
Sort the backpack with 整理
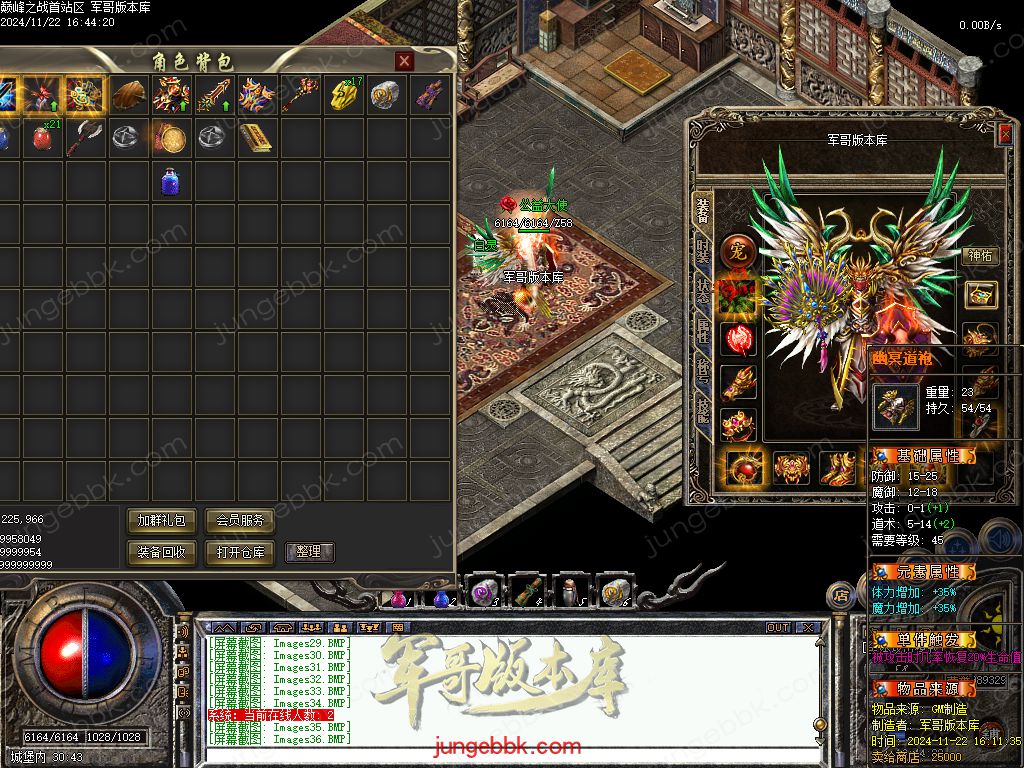tap(309, 552)
